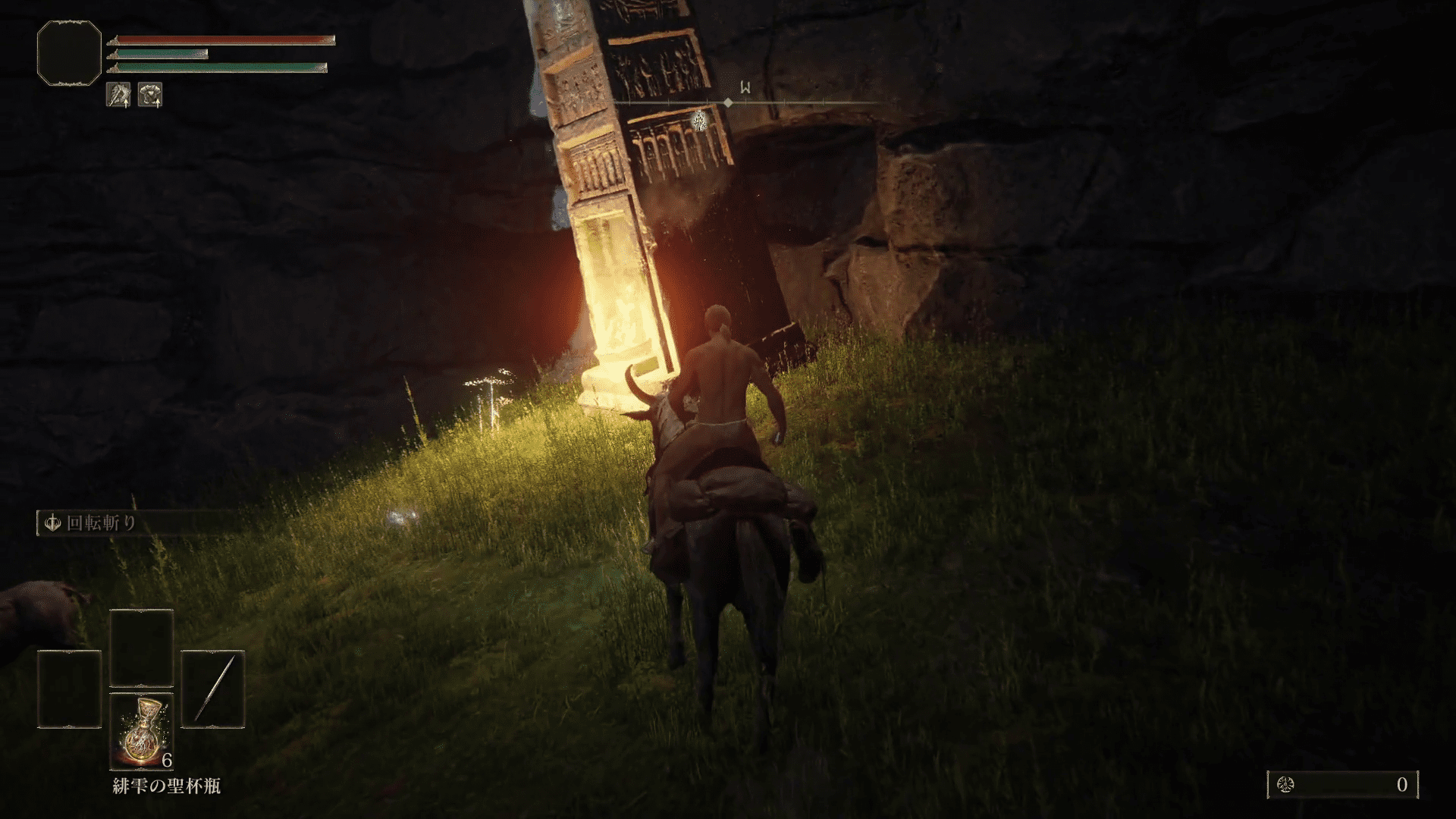
Task: Click the 回転斬り weapon skill label
Action: click(x=102, y=523)
